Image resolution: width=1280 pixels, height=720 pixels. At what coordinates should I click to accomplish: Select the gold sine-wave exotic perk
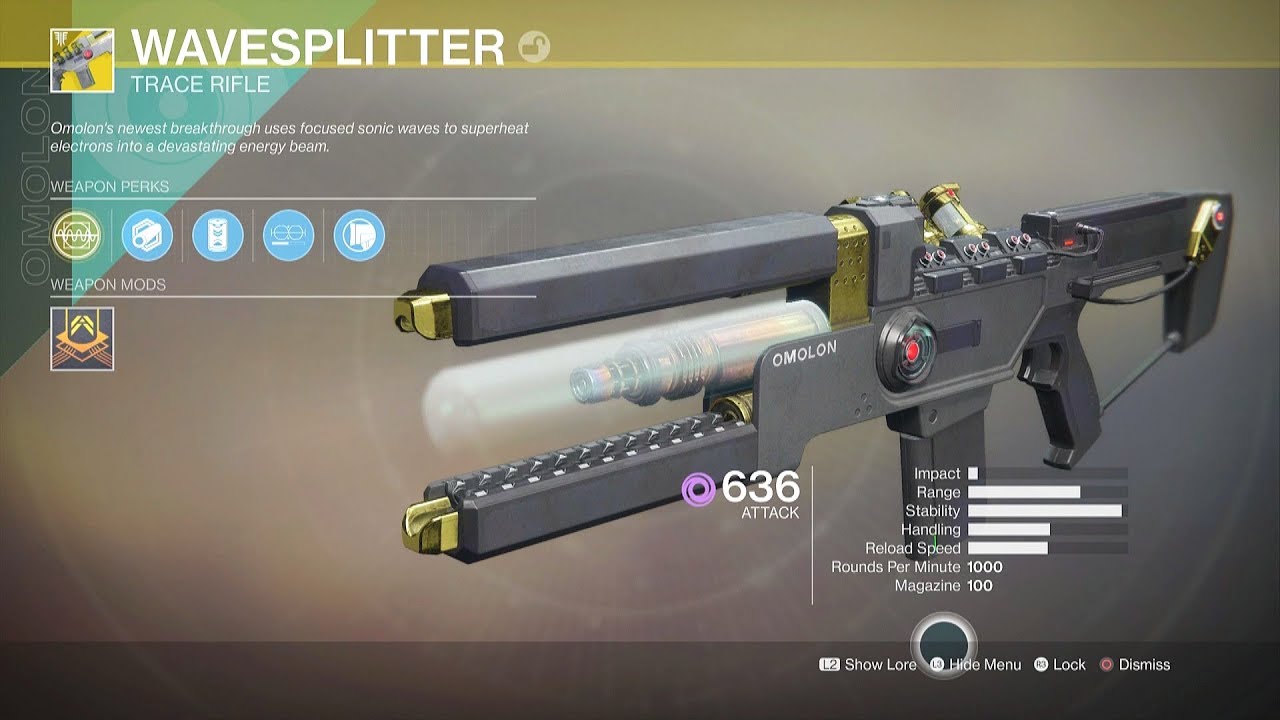77,236
